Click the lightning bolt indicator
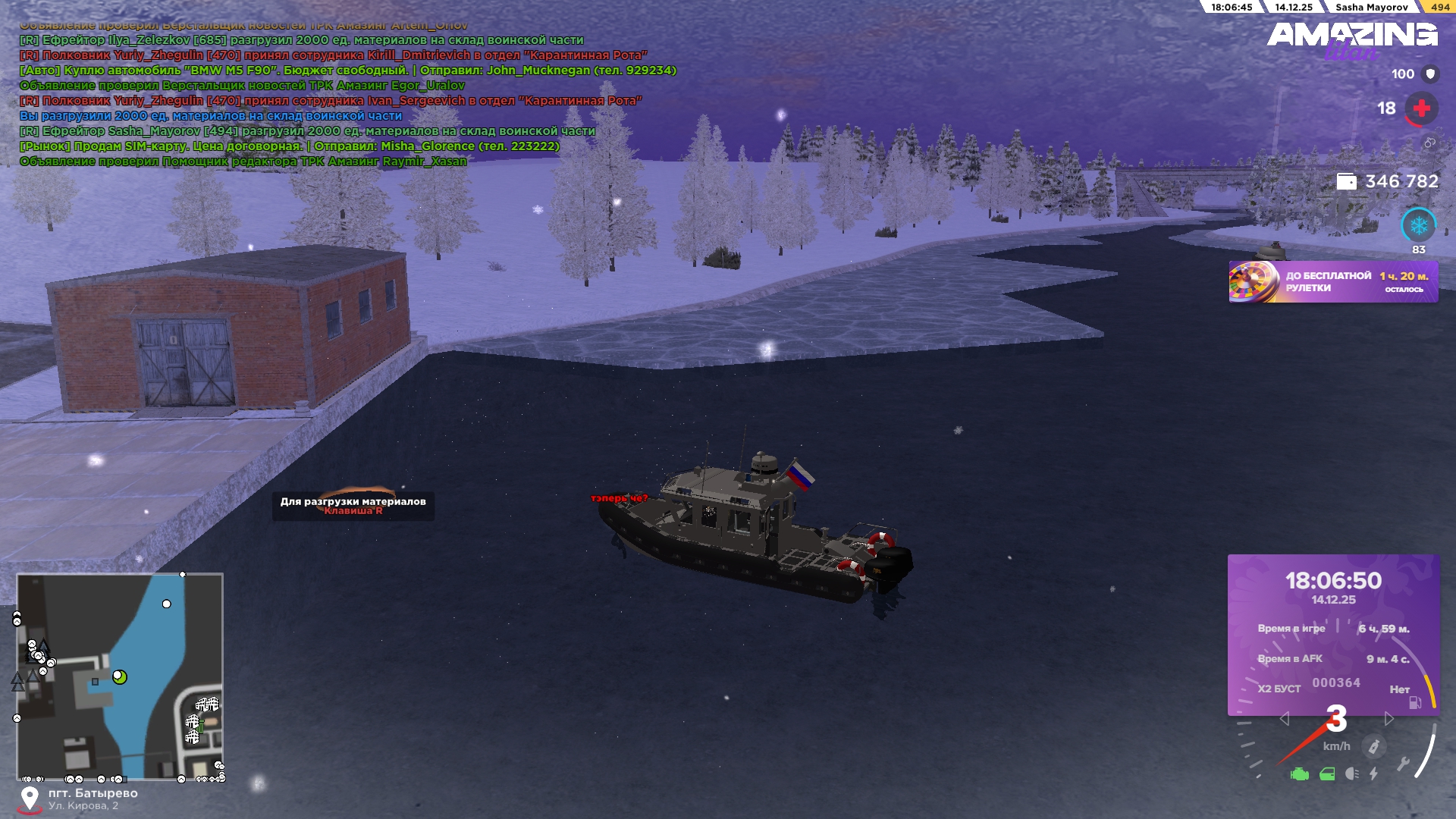1456x819 pixels. 1374,774
